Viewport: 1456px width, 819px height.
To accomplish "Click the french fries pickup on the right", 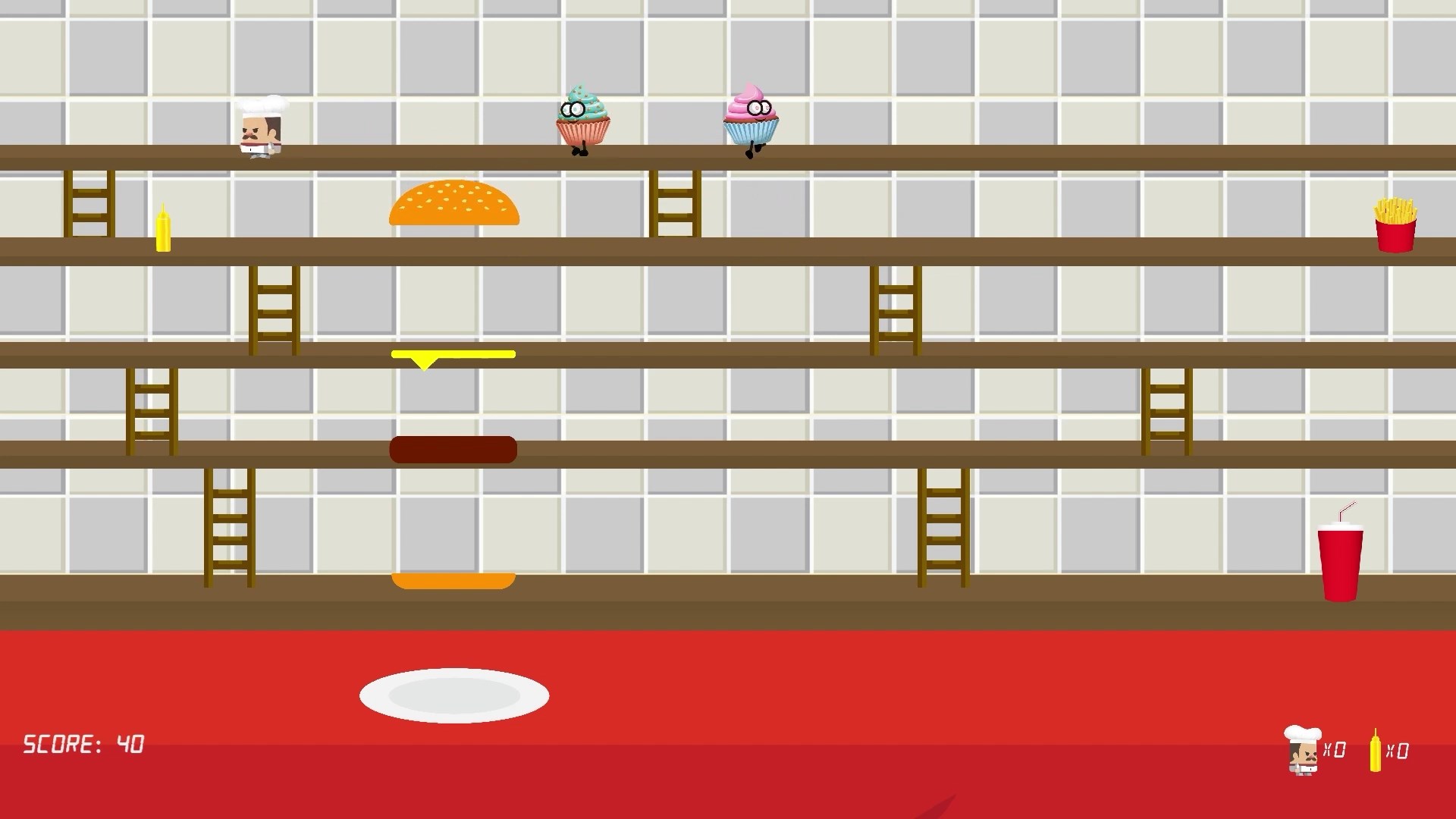I will (x=1398, y=224).
